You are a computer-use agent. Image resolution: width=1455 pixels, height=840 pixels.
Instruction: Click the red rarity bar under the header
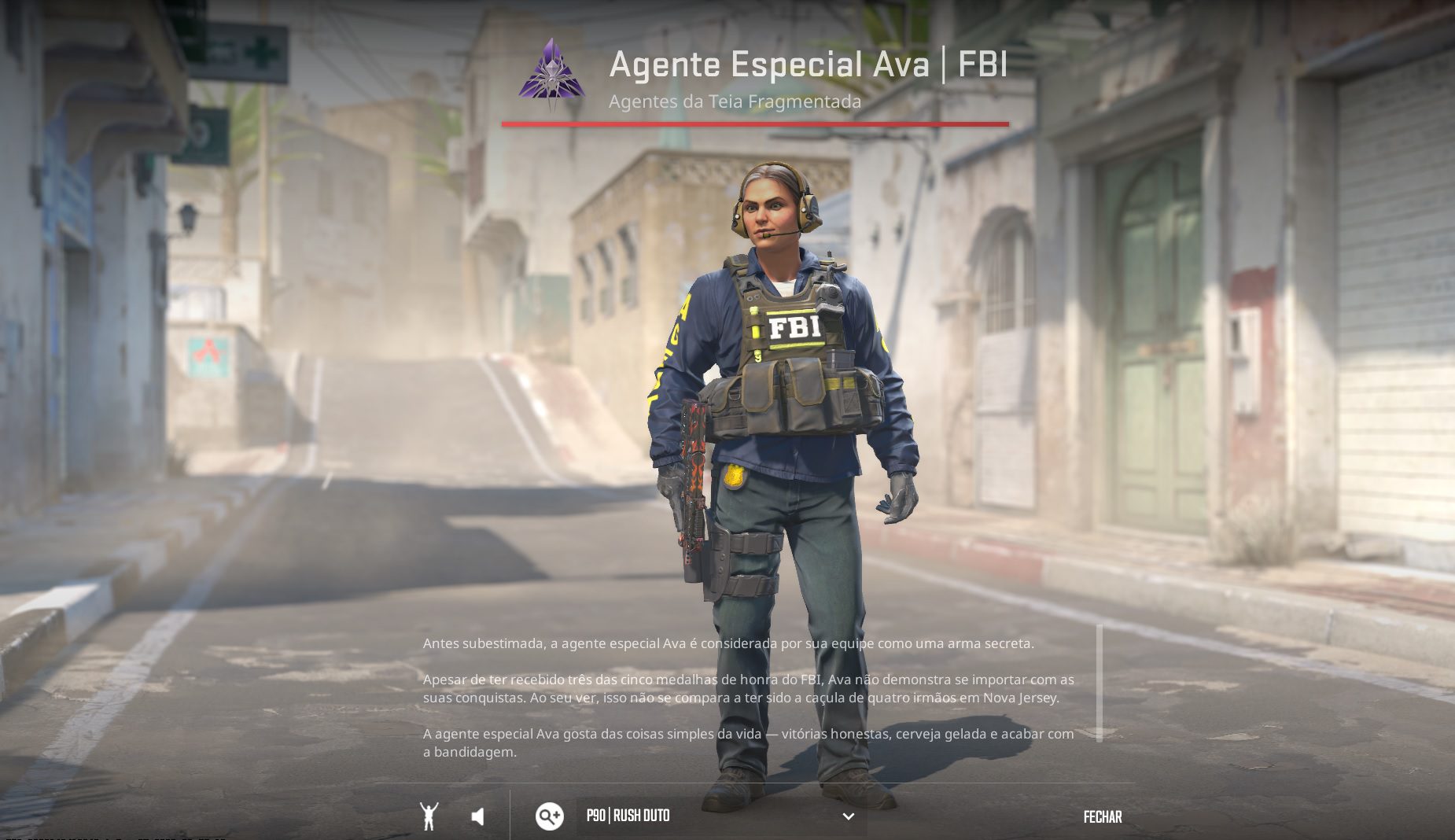pyautogui.click(x=755, y=123)
